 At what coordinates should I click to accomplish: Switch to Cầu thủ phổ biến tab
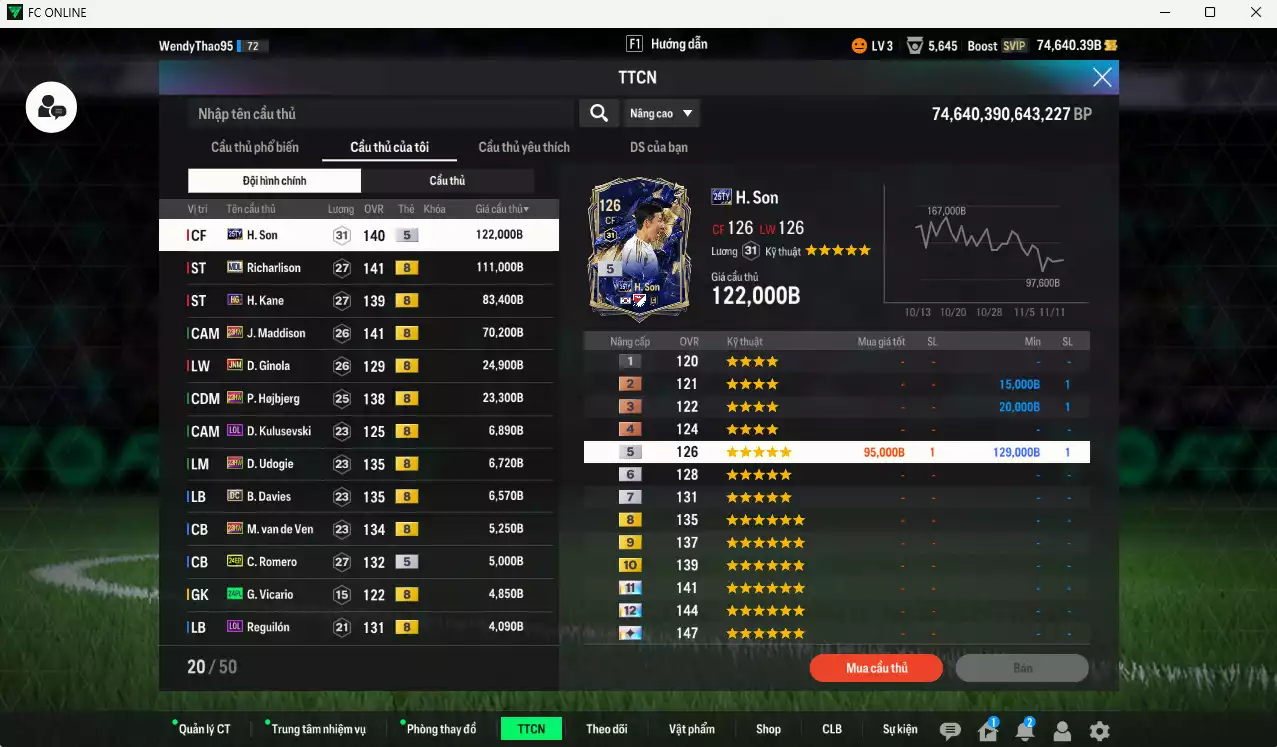pyautogui.click(x=255, y=147)
